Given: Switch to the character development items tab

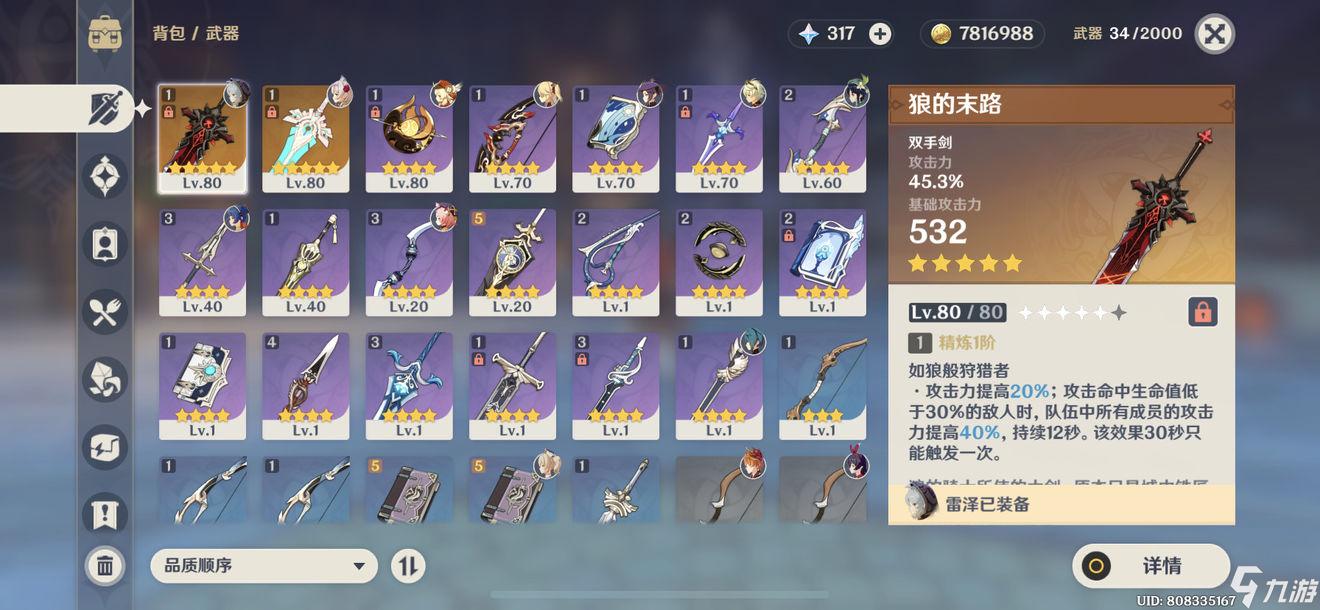Looking at the screenshot, I should [105, 246].
